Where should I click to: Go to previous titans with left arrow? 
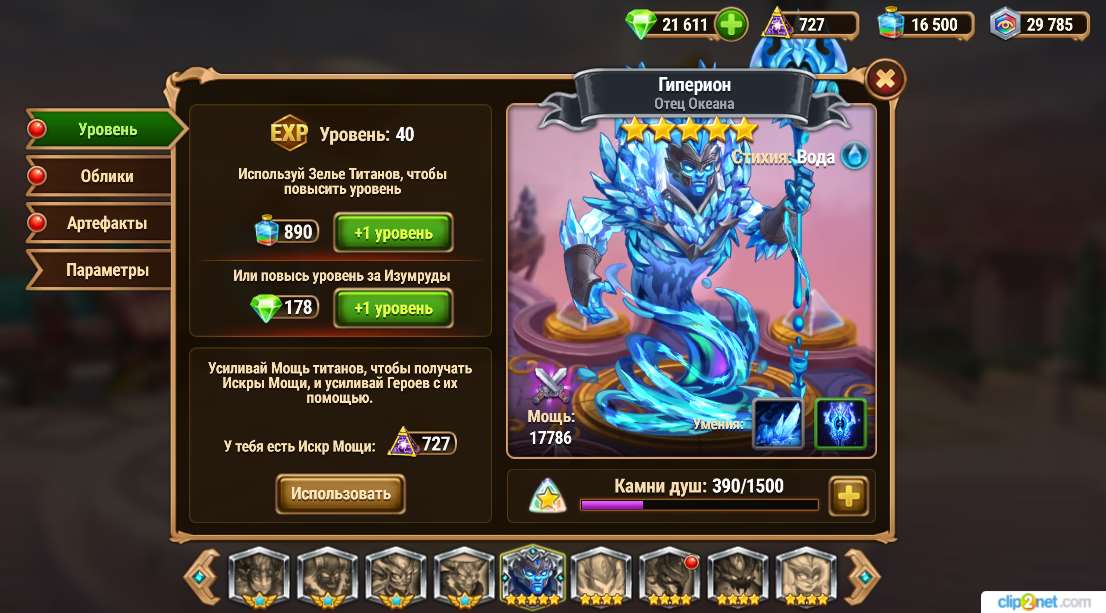[202, 574]
